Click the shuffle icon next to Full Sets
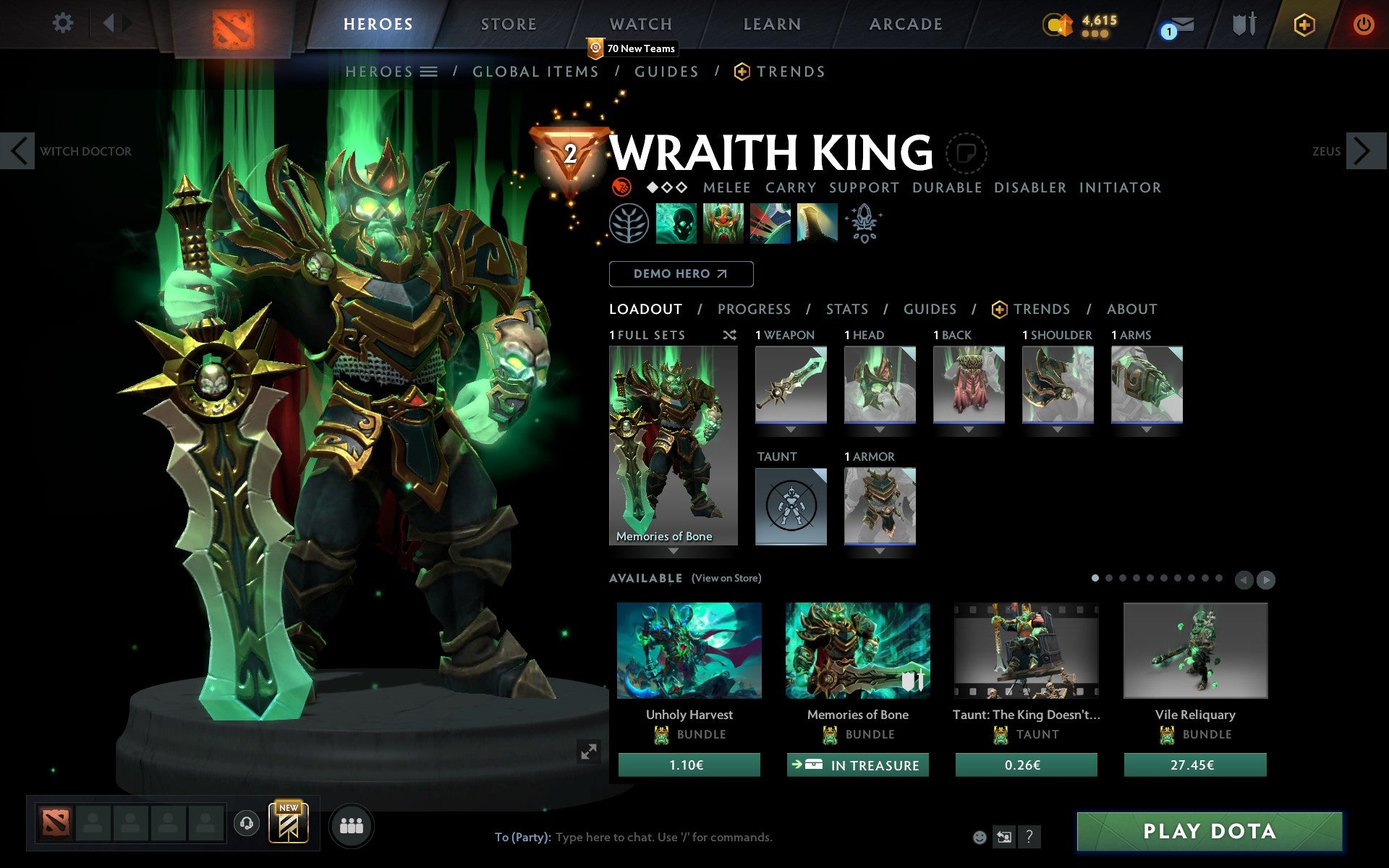Viewport: 1389px width, 868px height. pos(729,335)
